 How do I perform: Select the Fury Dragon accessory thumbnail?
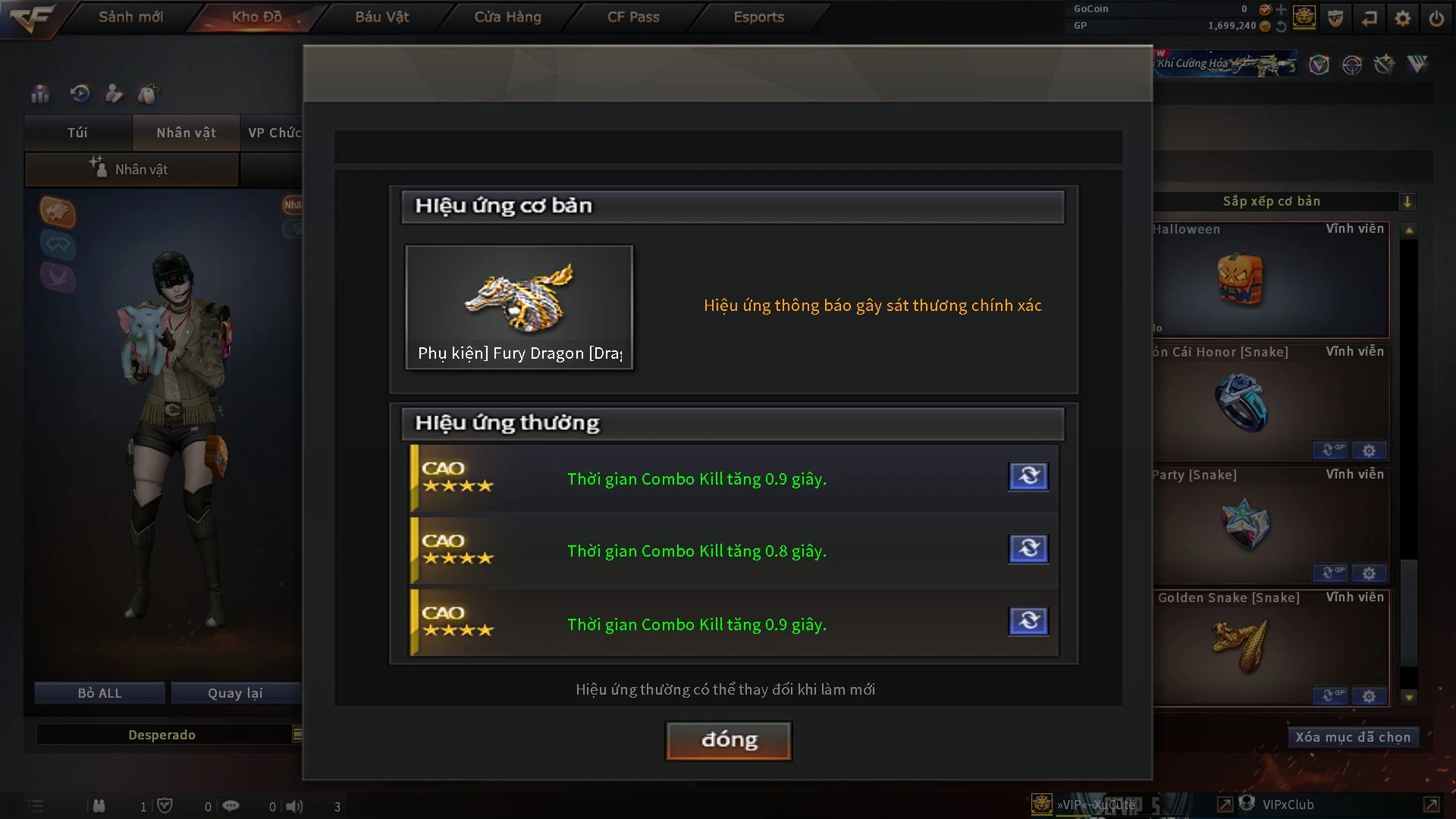click(x=519, y=306)
